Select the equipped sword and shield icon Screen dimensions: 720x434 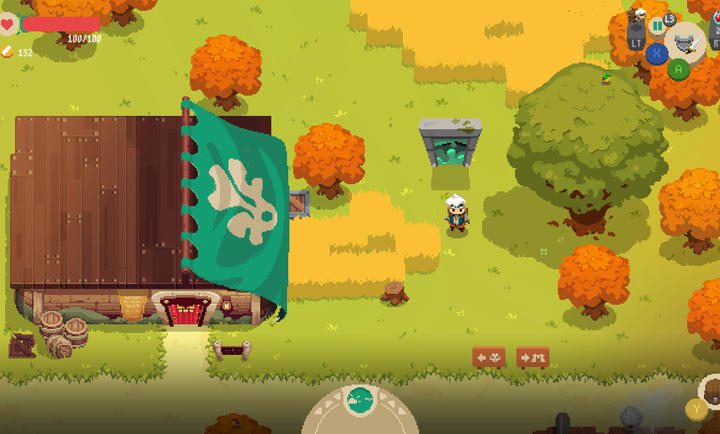coord(685,42)
